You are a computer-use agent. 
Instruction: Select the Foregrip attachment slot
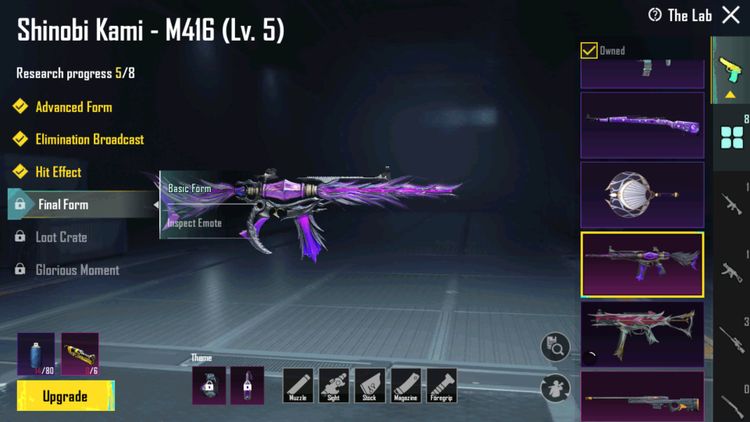(442, 385)
